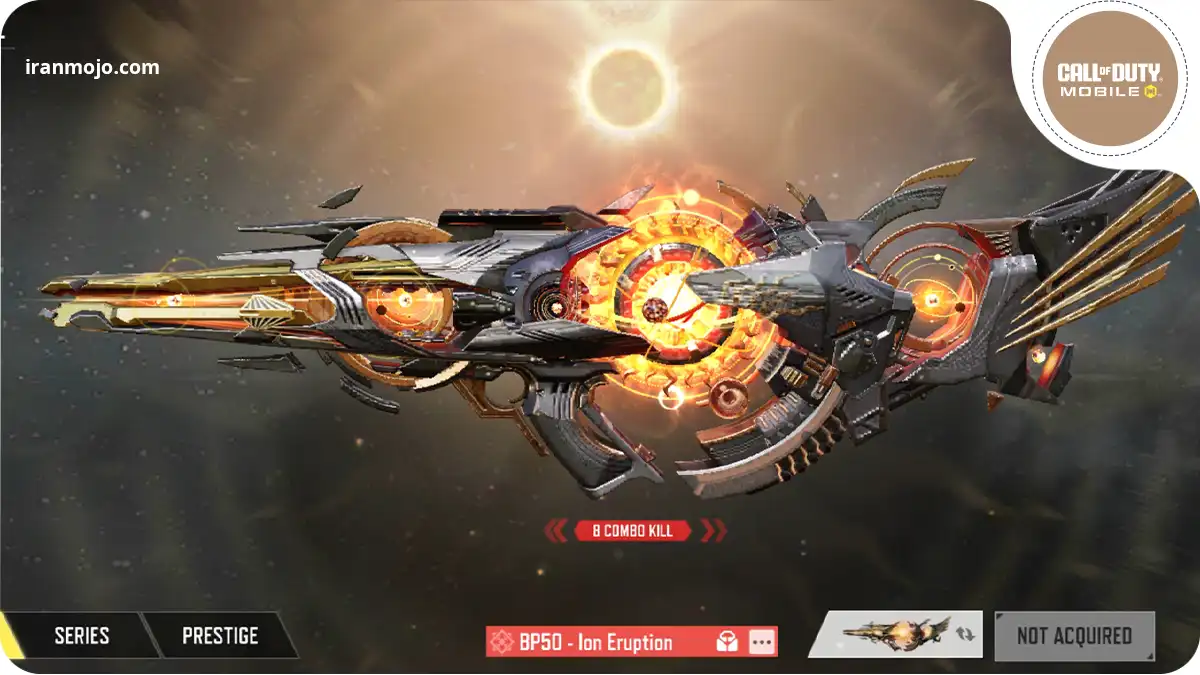Open the three-dot more options menu
This screenshot has height=675, width=1200.
point(762,642)
